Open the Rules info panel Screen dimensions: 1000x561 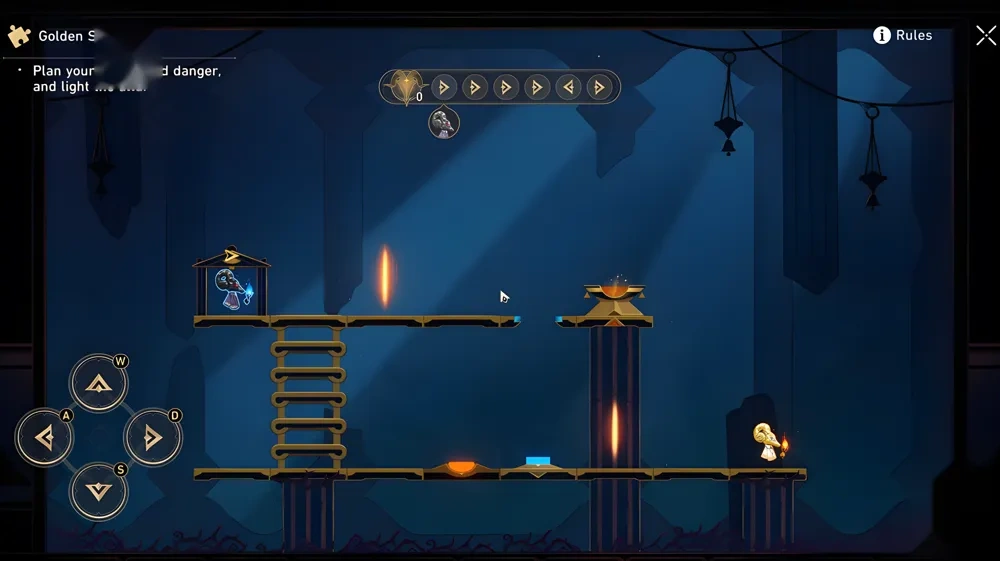903,35
